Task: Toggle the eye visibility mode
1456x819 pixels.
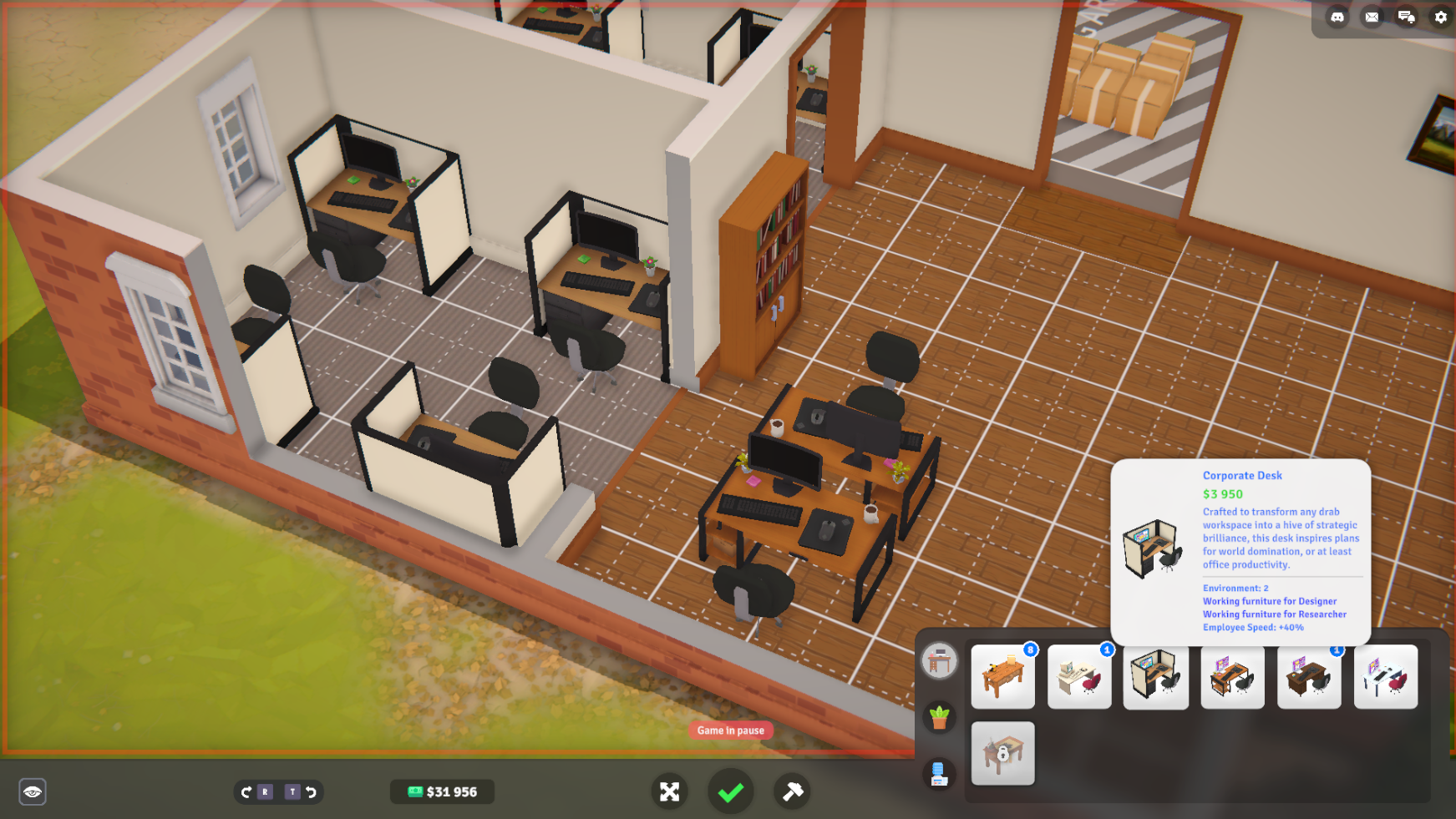Action: click(33, 791)
